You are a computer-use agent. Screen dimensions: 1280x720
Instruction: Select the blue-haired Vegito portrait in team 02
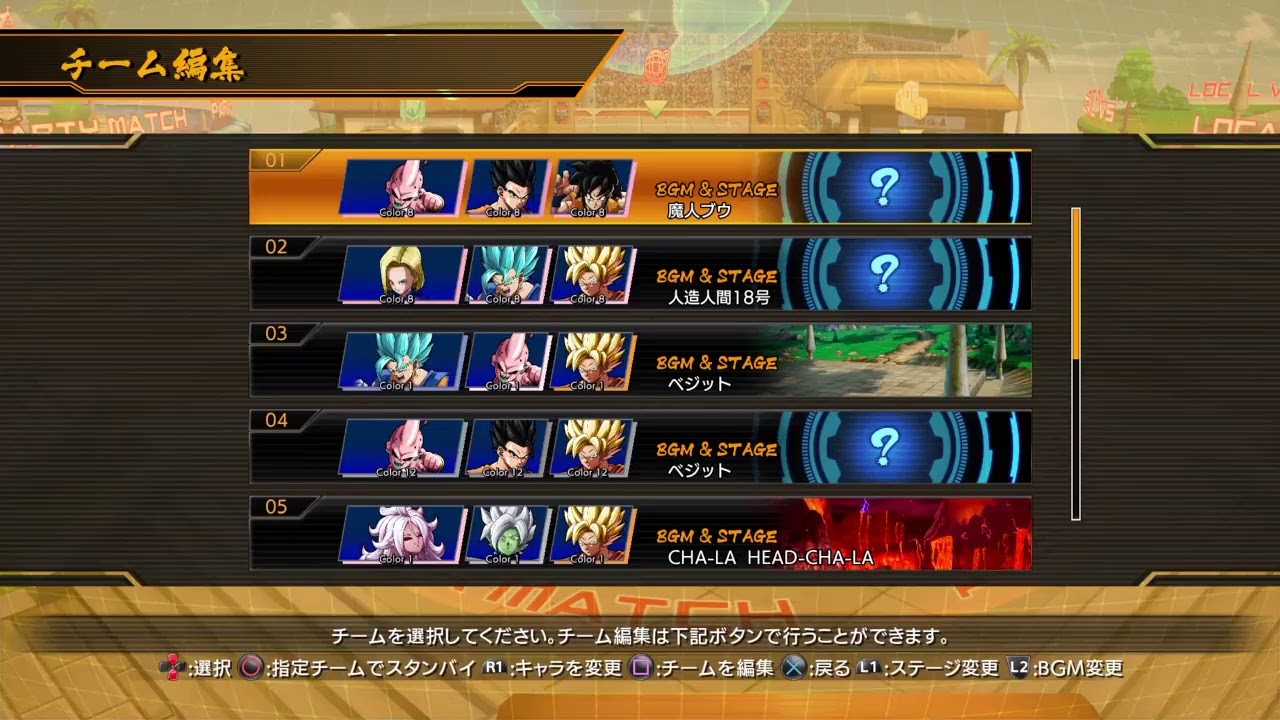[x=510, y=272]
